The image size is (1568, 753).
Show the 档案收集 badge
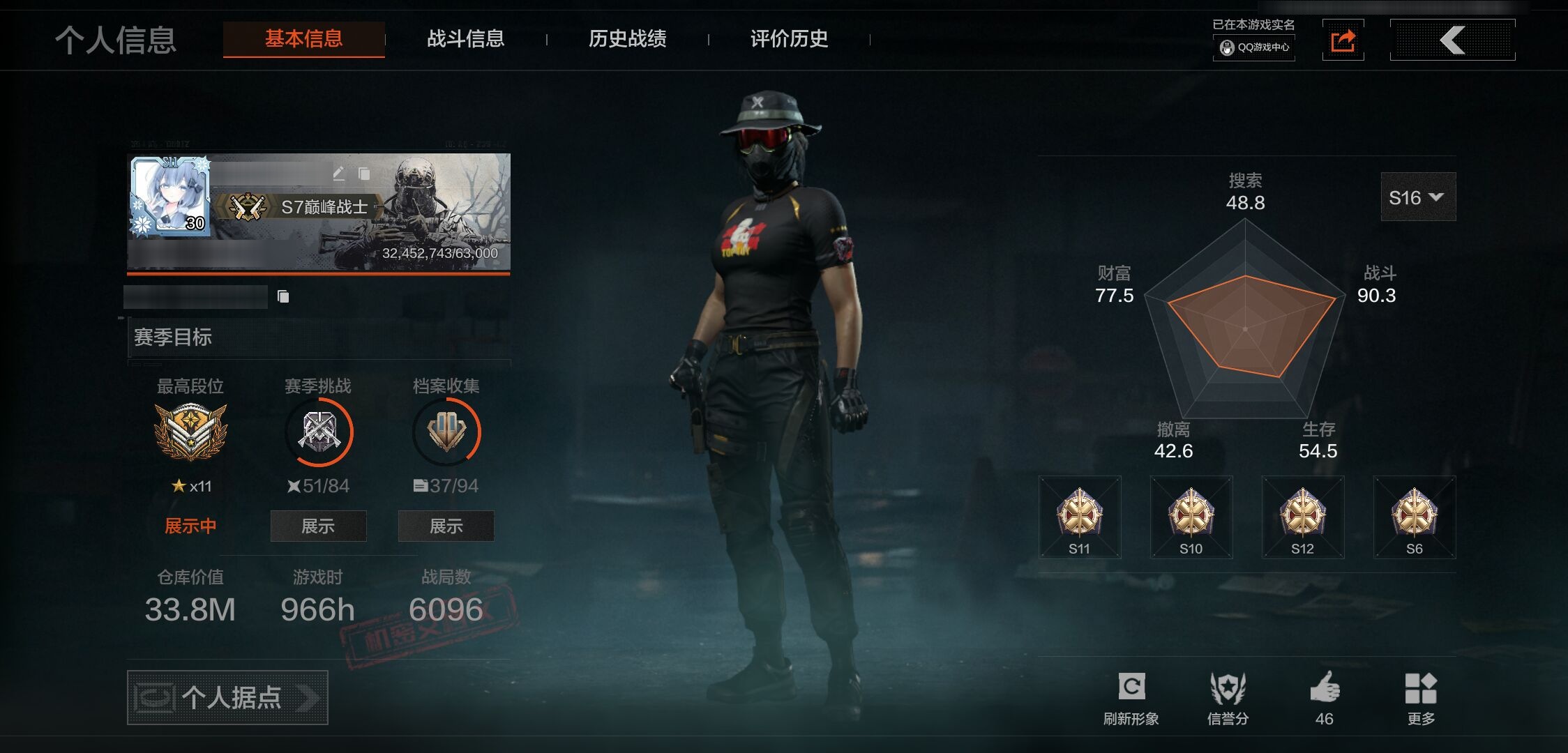pyautogui.click(x=446, y=526)
